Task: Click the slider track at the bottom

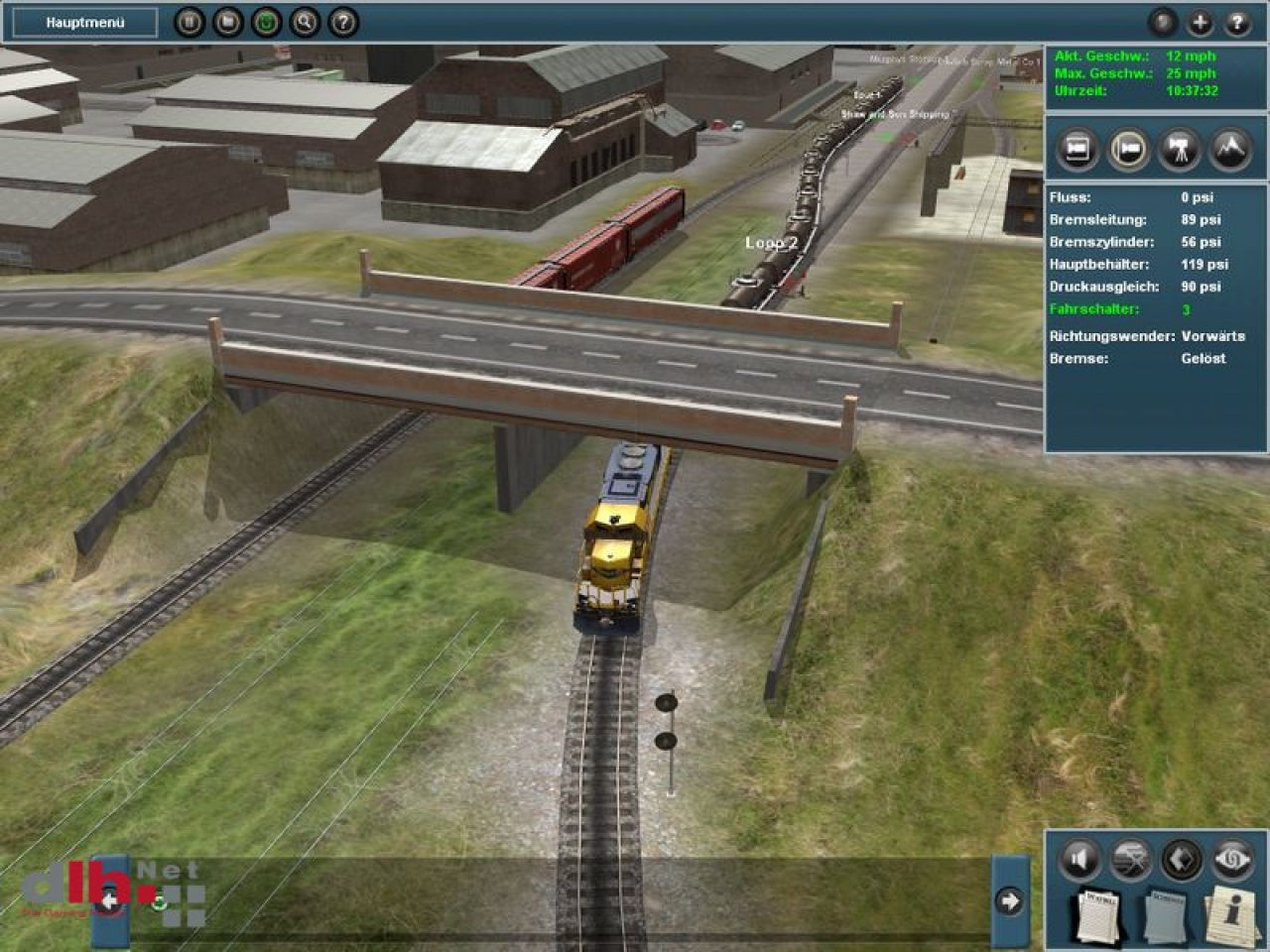Action: pyautogui.click(x=556, y=901)
